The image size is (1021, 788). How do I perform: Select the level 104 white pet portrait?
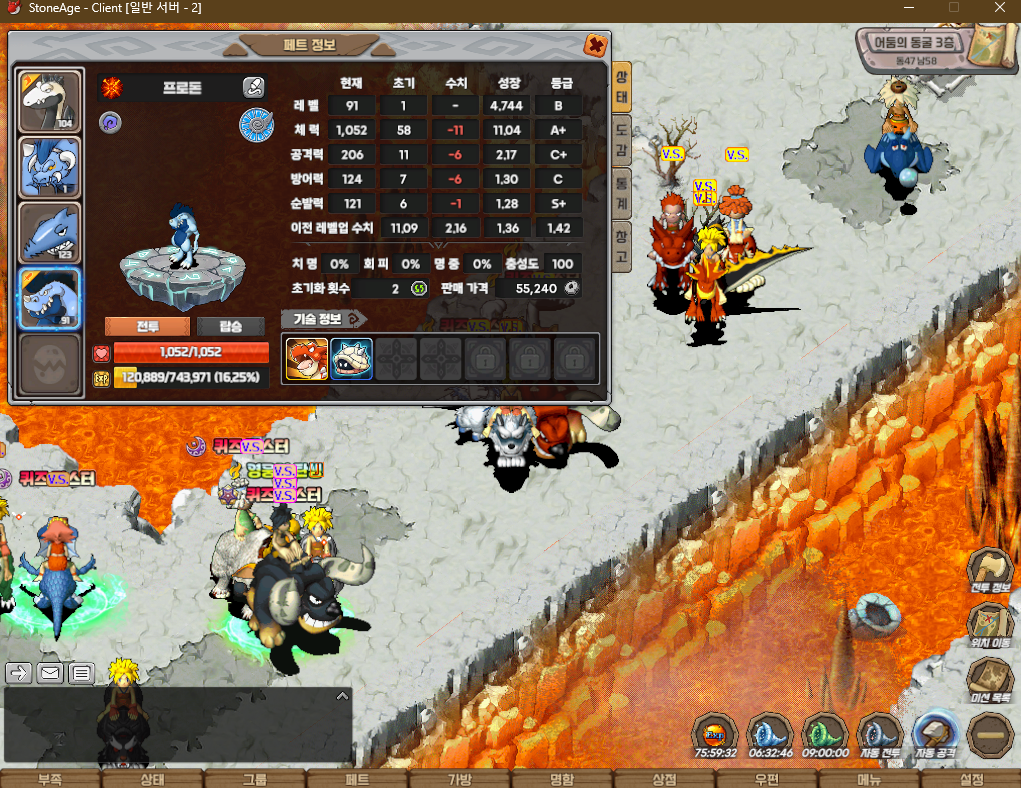(50, 102)
